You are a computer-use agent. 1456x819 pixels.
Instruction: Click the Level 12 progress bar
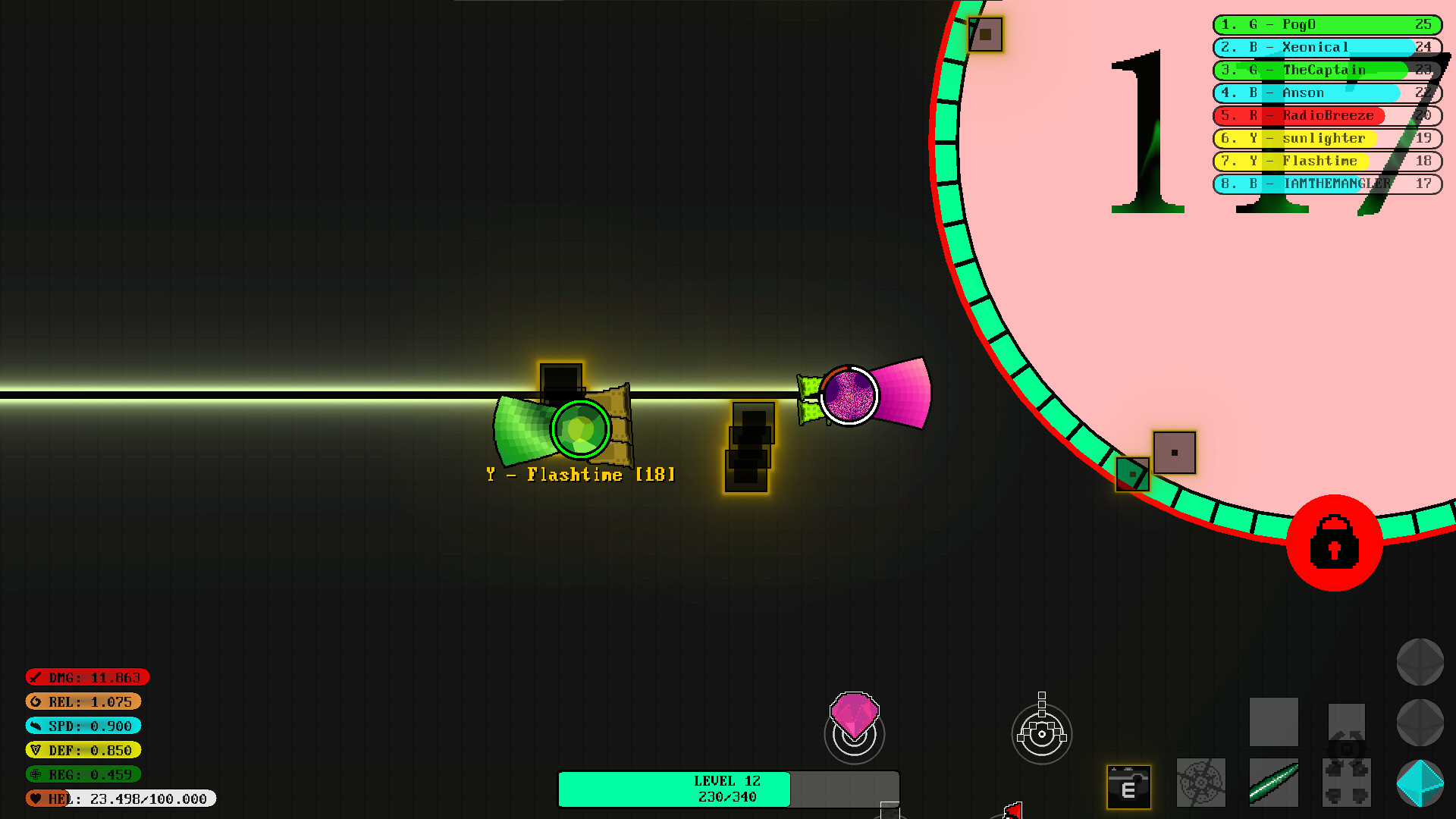pos(726,789)
